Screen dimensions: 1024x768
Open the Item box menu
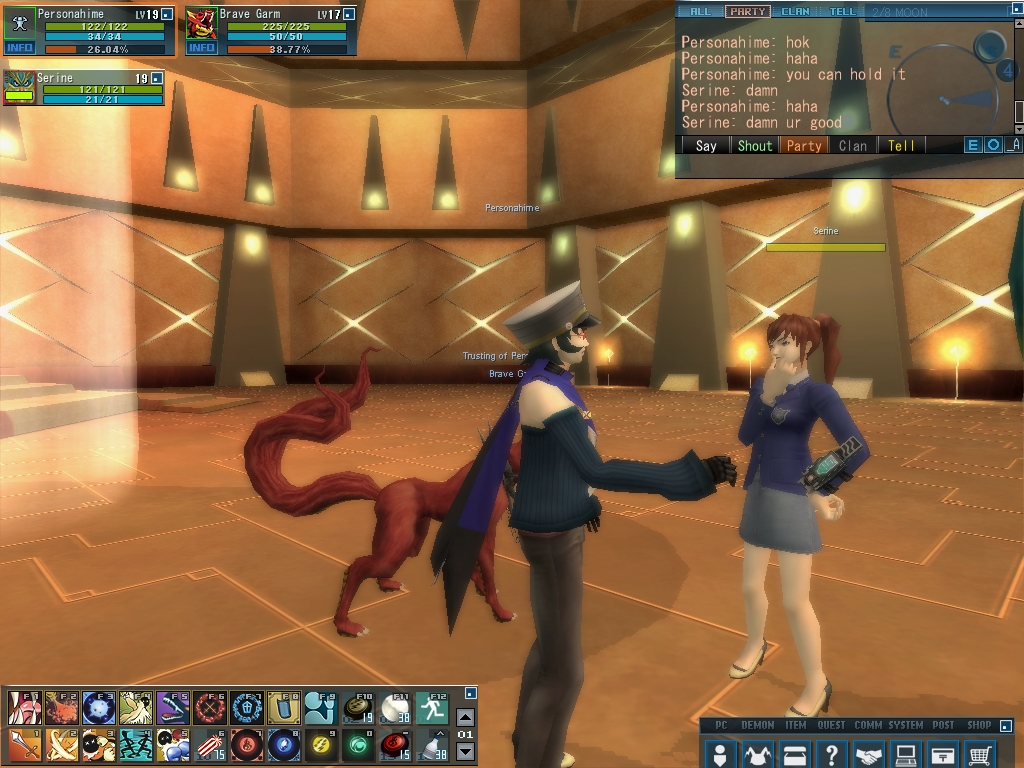click(795, 753)
